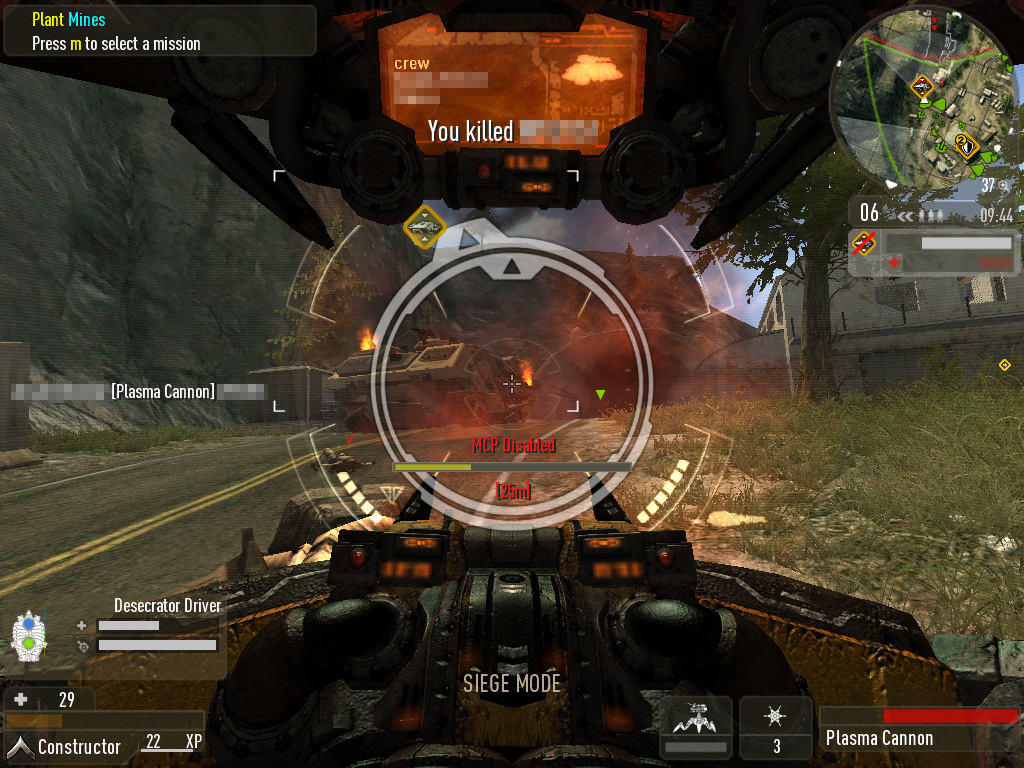
Task: Click the Desecrator vehicle seat diagram icon
Action: 29,635
